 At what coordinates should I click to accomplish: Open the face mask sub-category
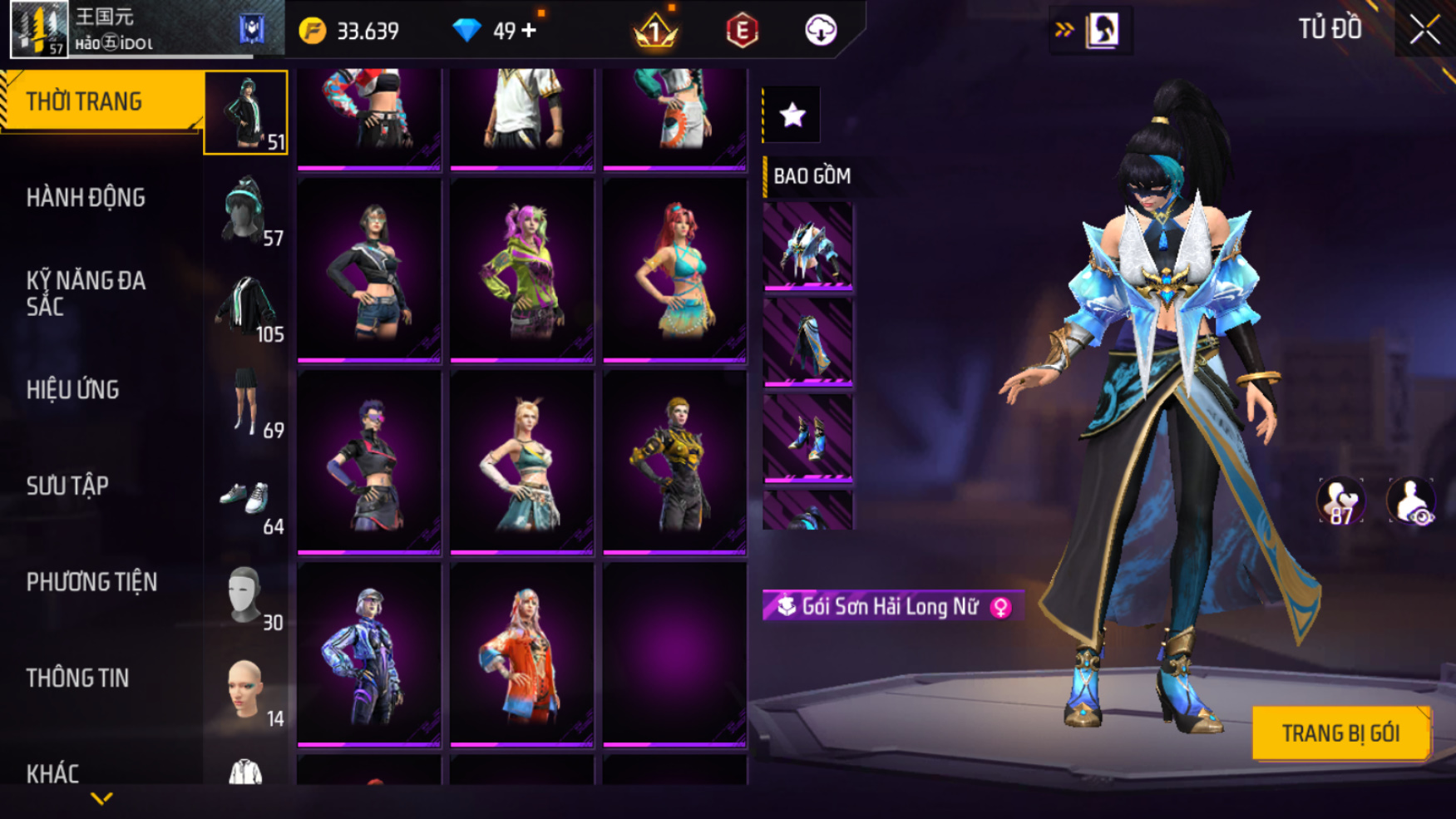click(x=246, y=597)
